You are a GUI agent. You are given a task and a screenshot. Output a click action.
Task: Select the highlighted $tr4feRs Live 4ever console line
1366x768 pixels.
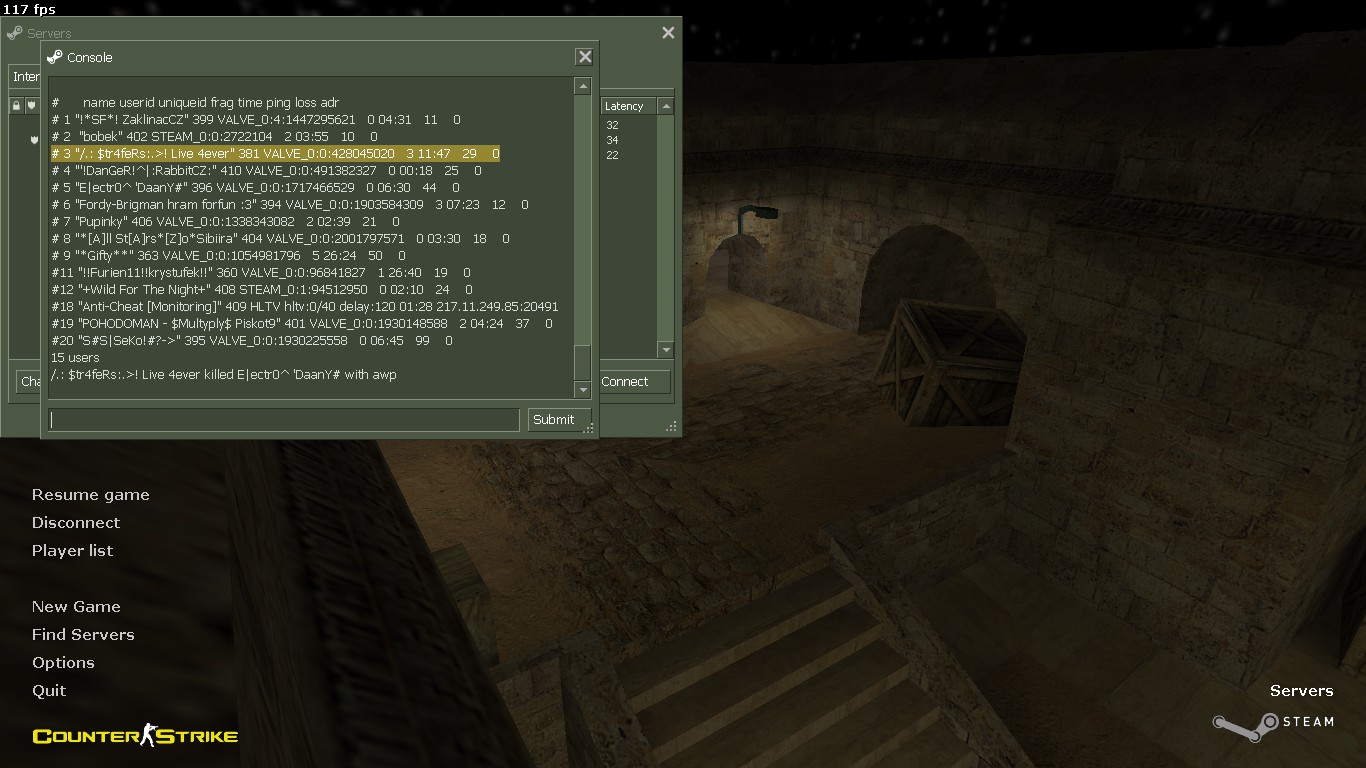coord(275,154)
